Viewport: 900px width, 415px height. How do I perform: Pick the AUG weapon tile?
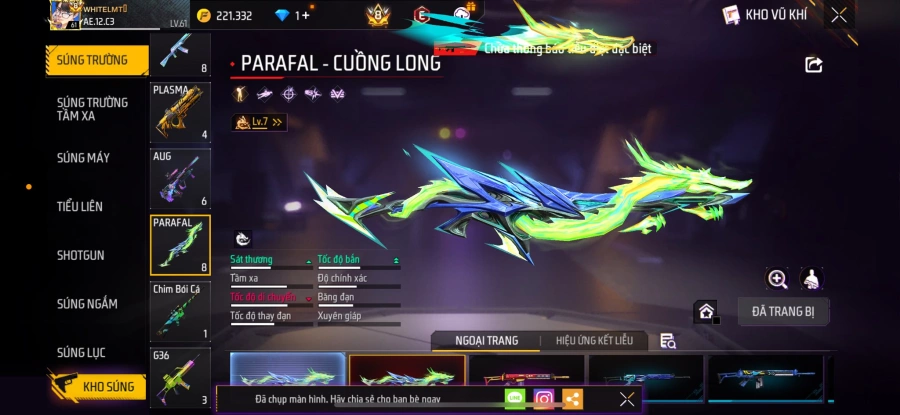click(x=180, y=178)
